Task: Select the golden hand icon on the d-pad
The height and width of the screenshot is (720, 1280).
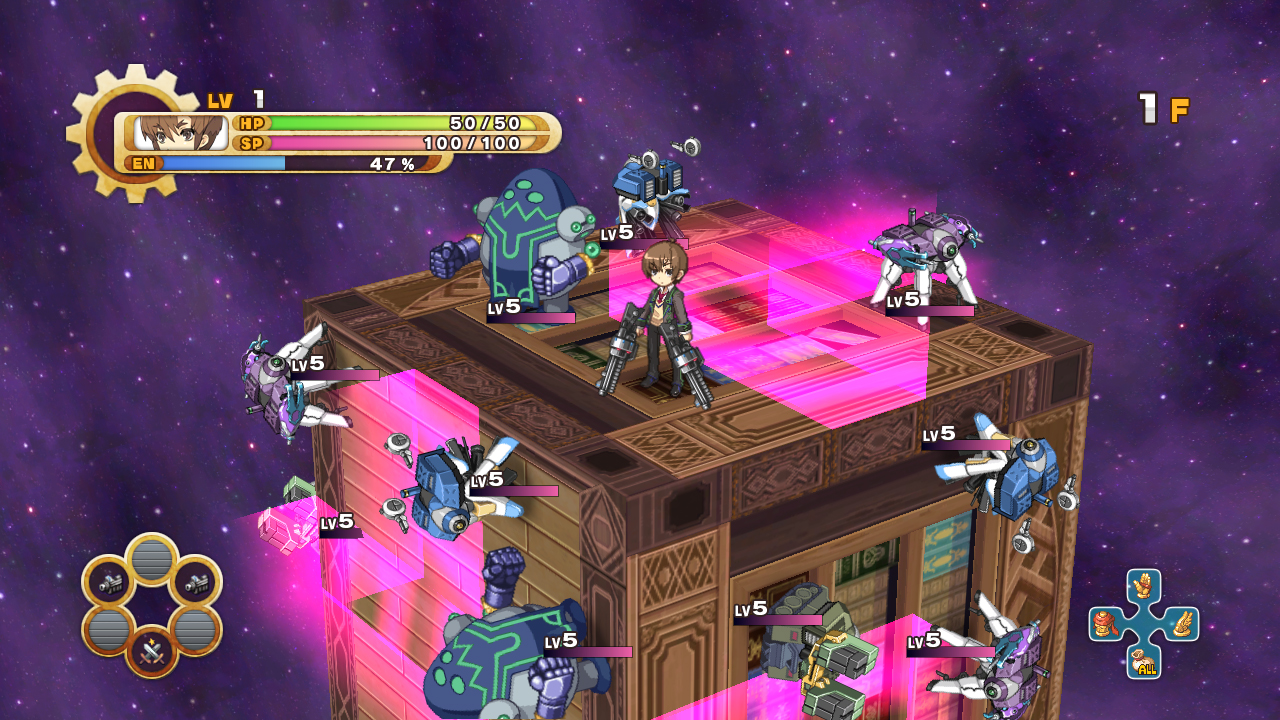Action: pos(1142,585)
